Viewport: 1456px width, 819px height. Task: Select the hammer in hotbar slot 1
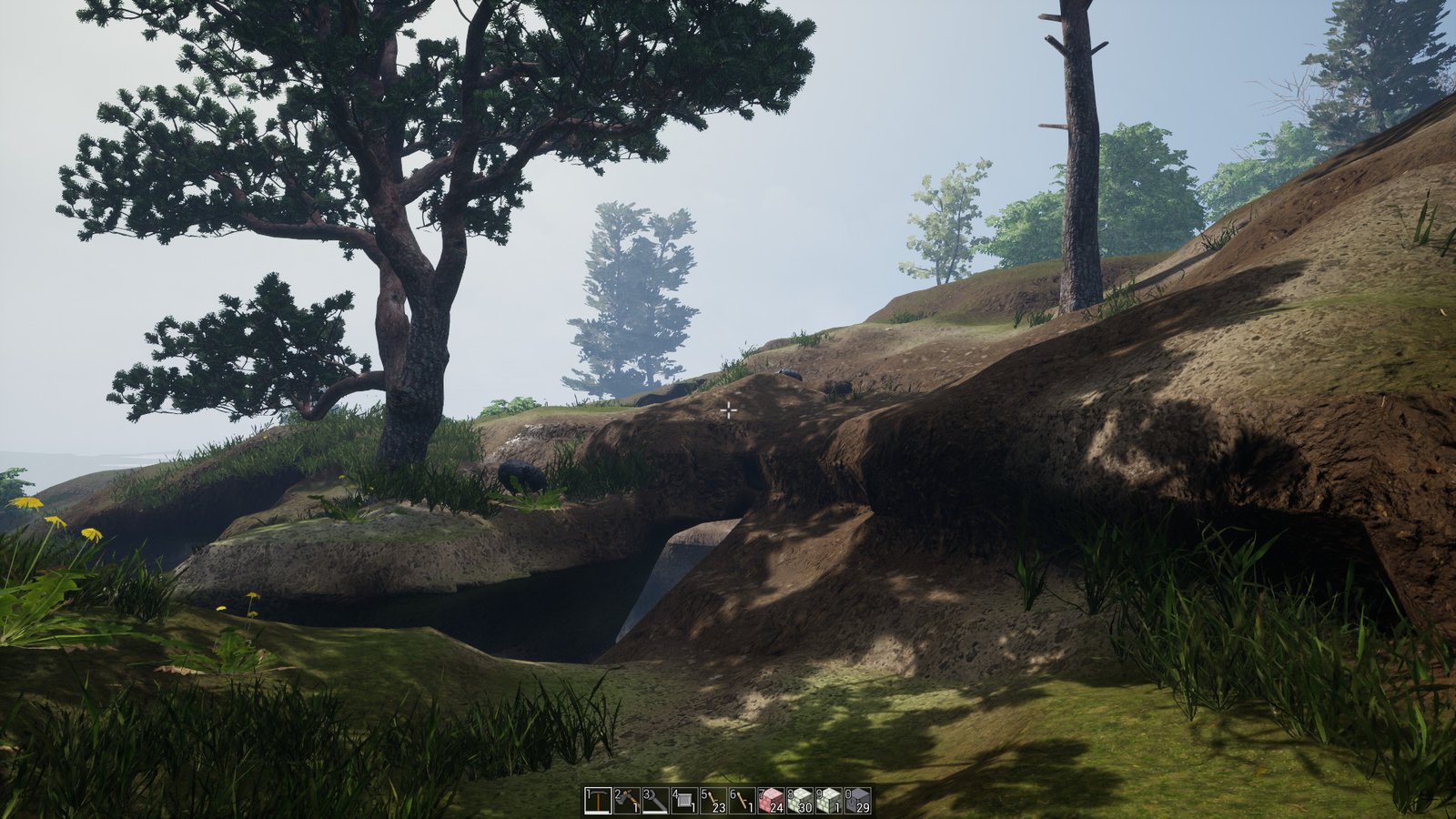[x=599, y=801]
